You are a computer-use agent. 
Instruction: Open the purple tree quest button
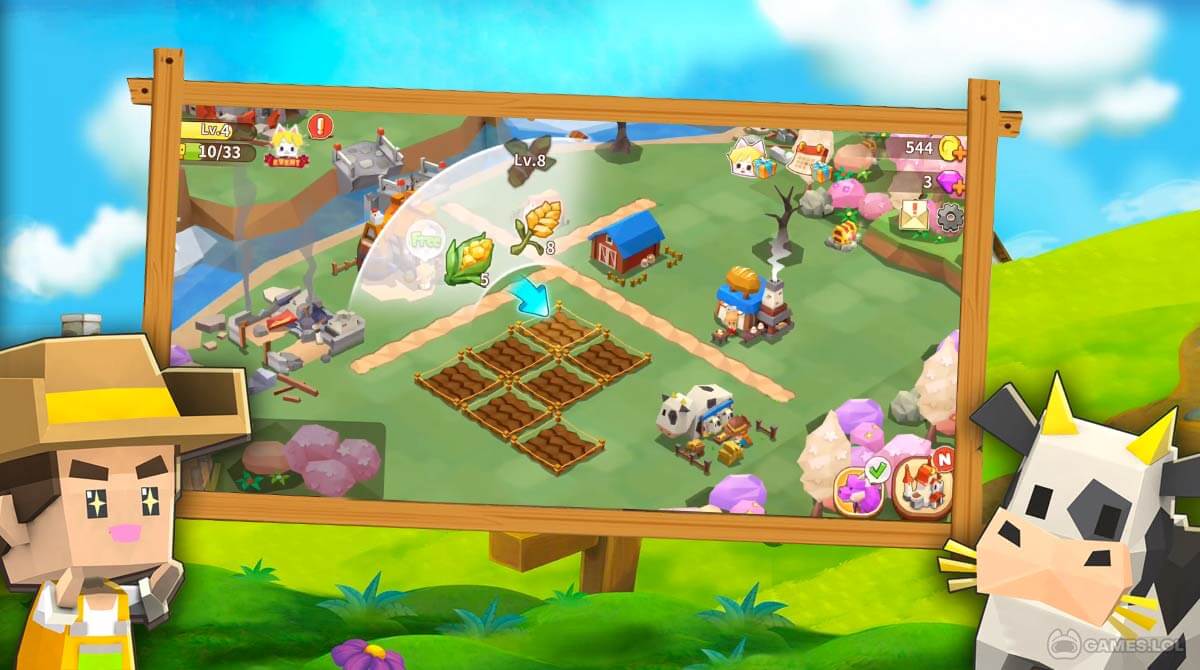tap(859, 490)
